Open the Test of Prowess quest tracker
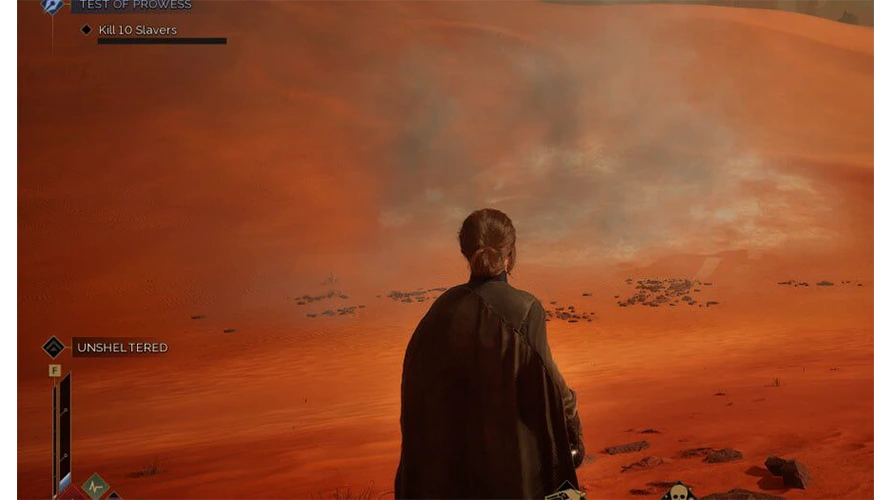The width and height of the screenshot is (892, 500). pos(134,5)
